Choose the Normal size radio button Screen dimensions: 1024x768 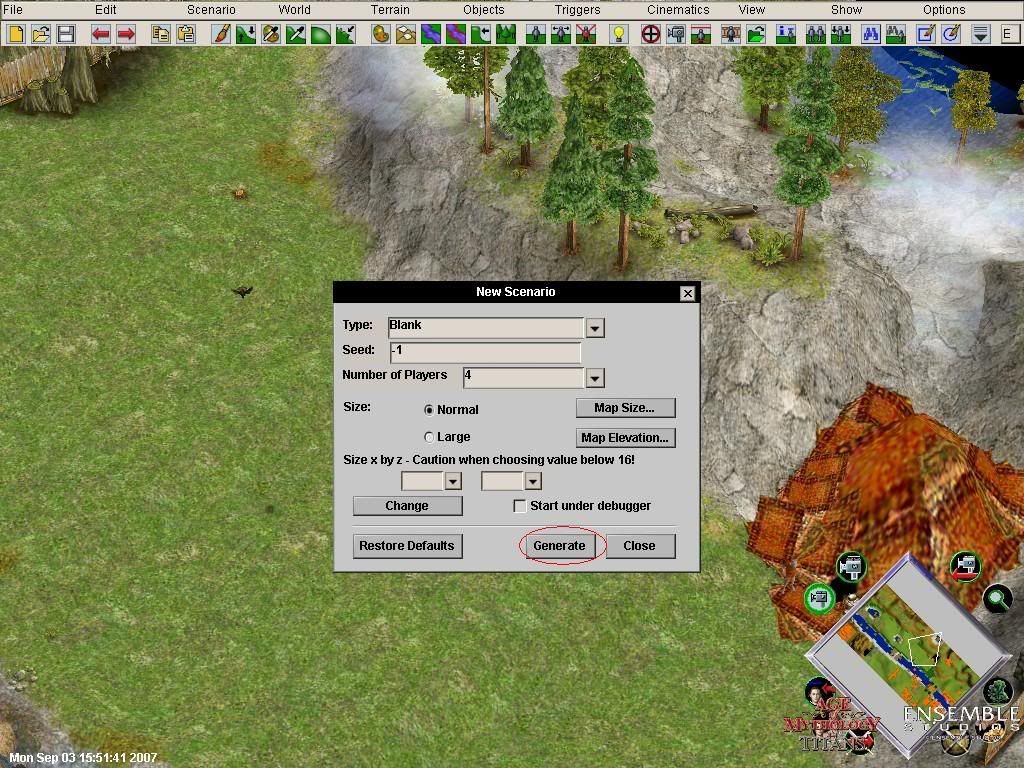click(430, 410)
